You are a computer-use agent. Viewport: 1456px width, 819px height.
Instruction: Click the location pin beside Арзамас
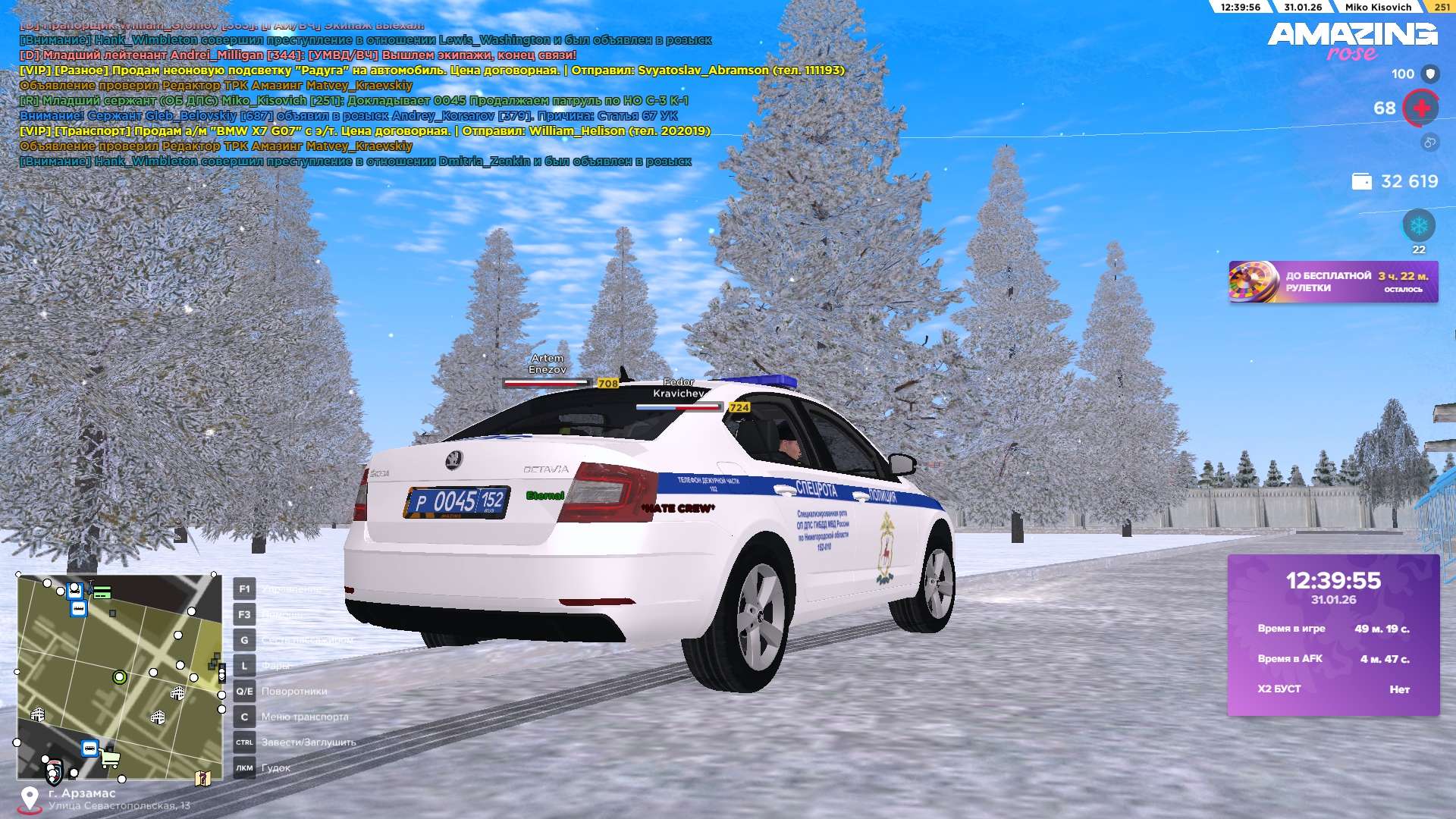click(30, 798)
